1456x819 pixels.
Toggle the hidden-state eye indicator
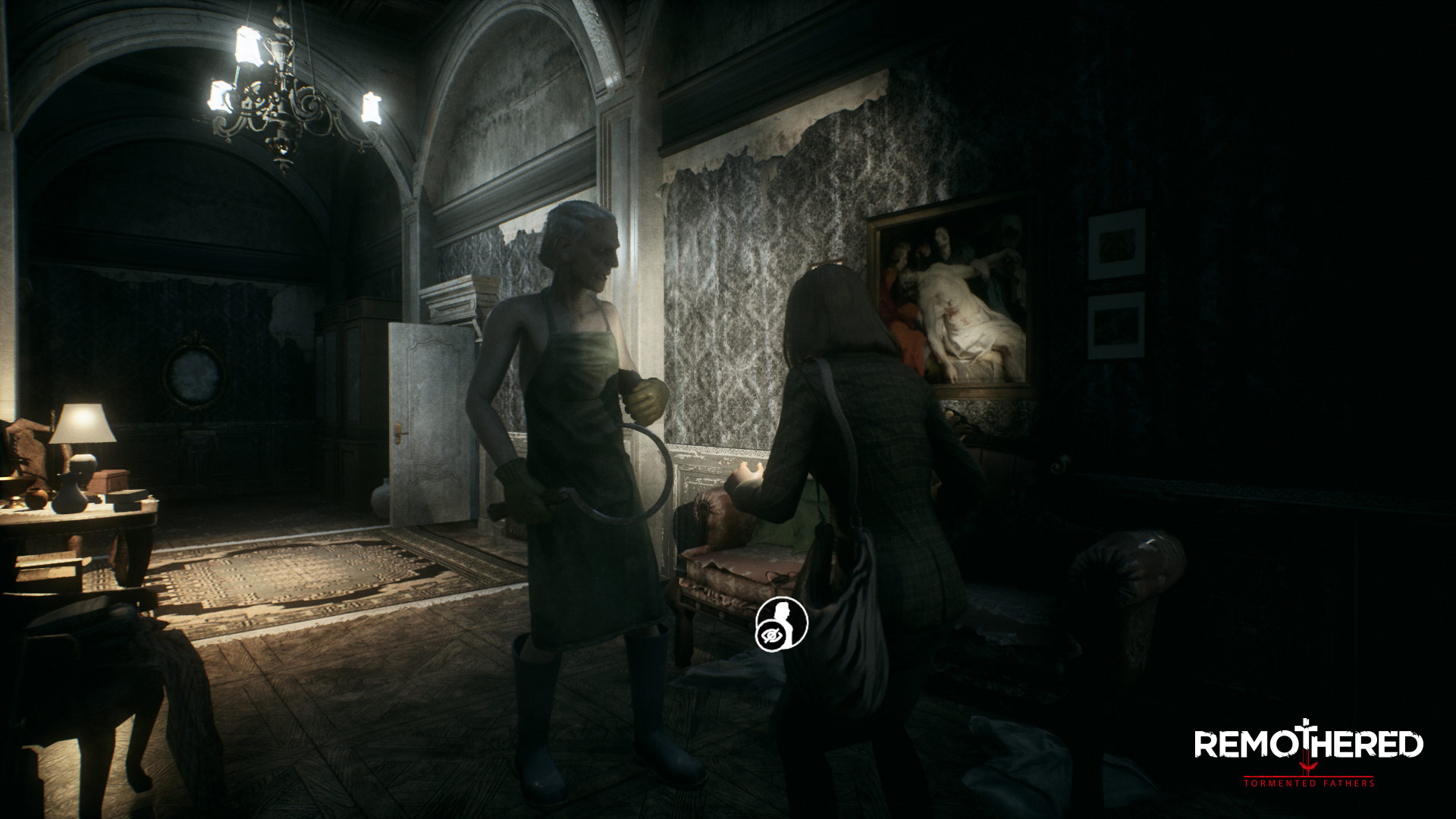point(772,635)
